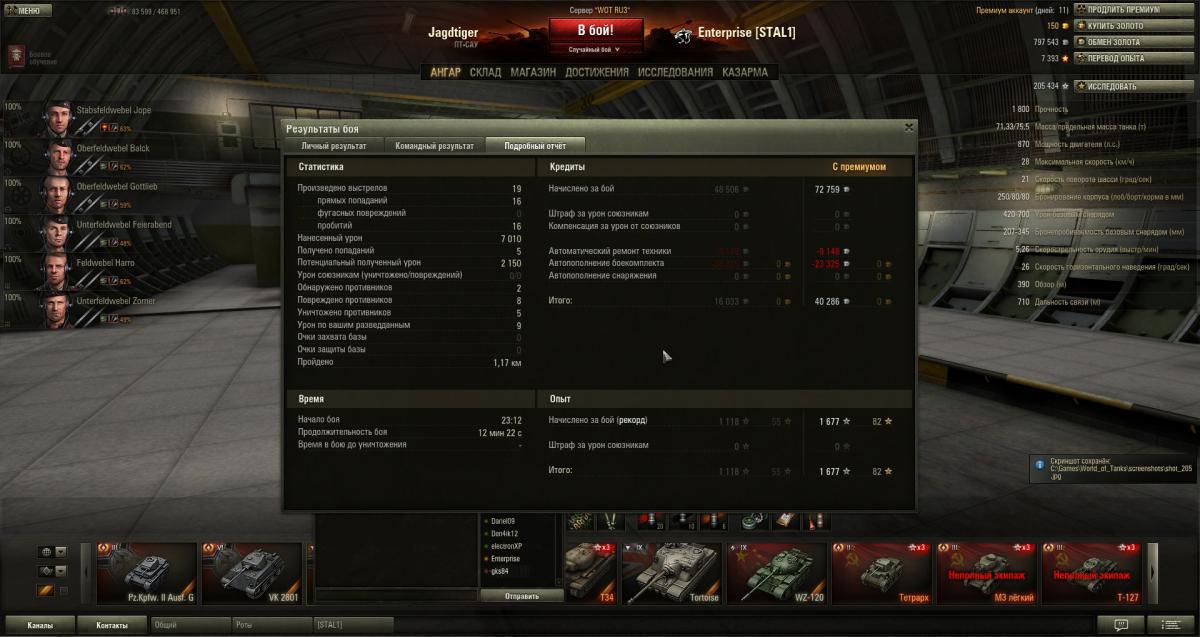Select the WZ-120 tank in carousel
Screen dimensions: 1200x637
tap(776, 574)
